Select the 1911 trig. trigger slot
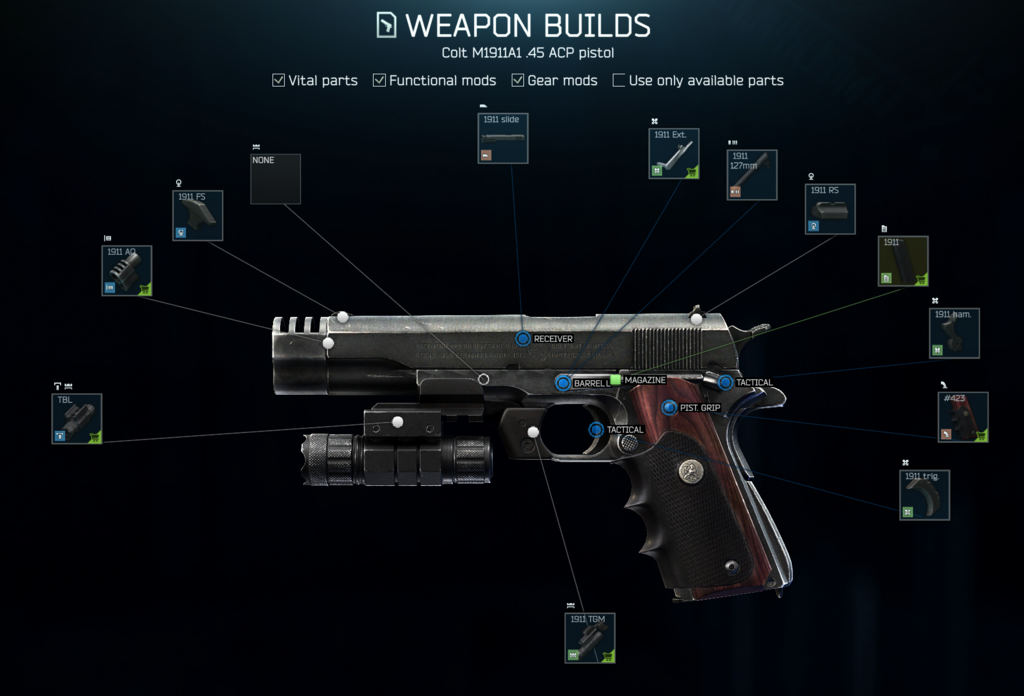This screenshot has width=1024, height=696. tap(924, 495)
